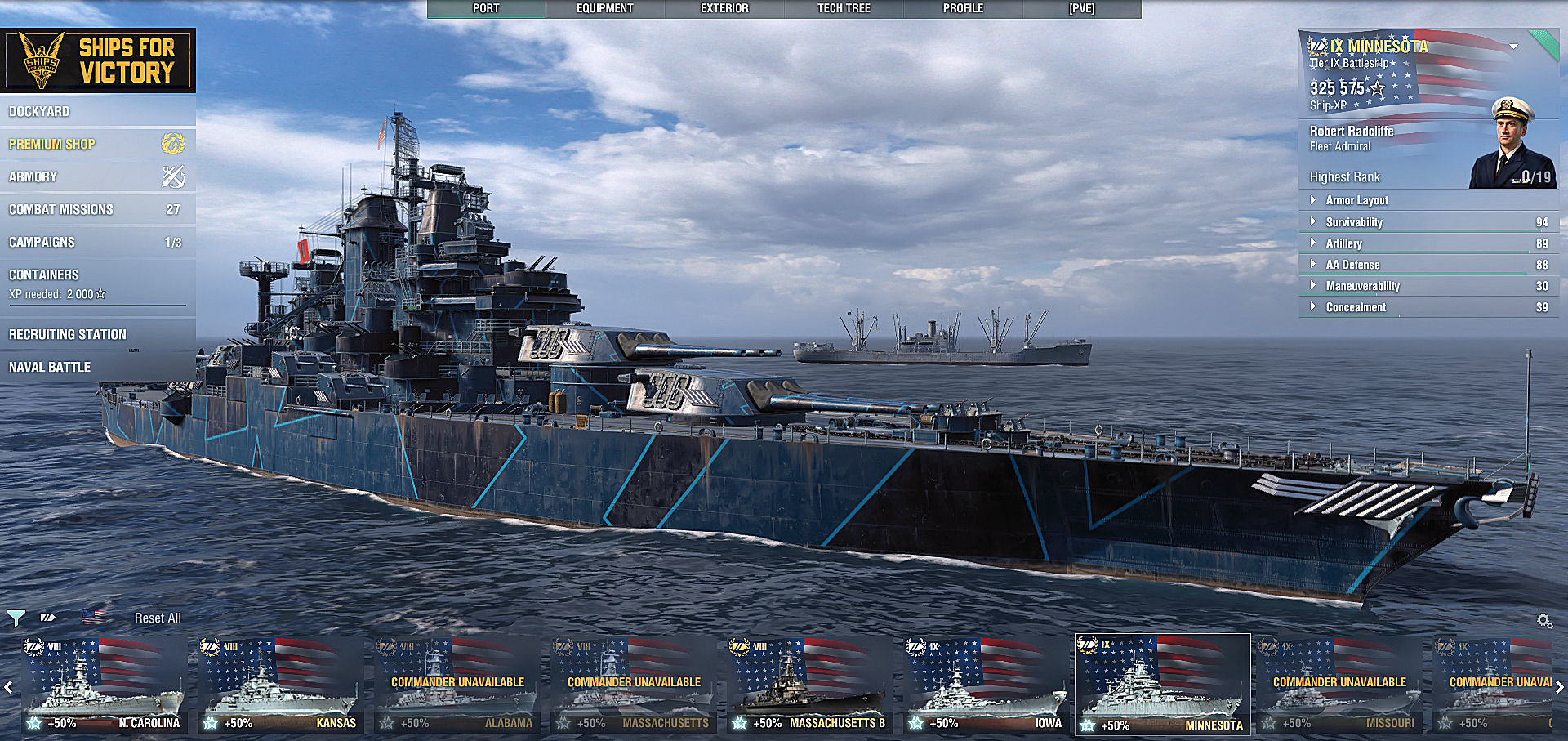Screen dimensions: 1568x741
Task: Open the Equipment tab
Action: (604, 9)
